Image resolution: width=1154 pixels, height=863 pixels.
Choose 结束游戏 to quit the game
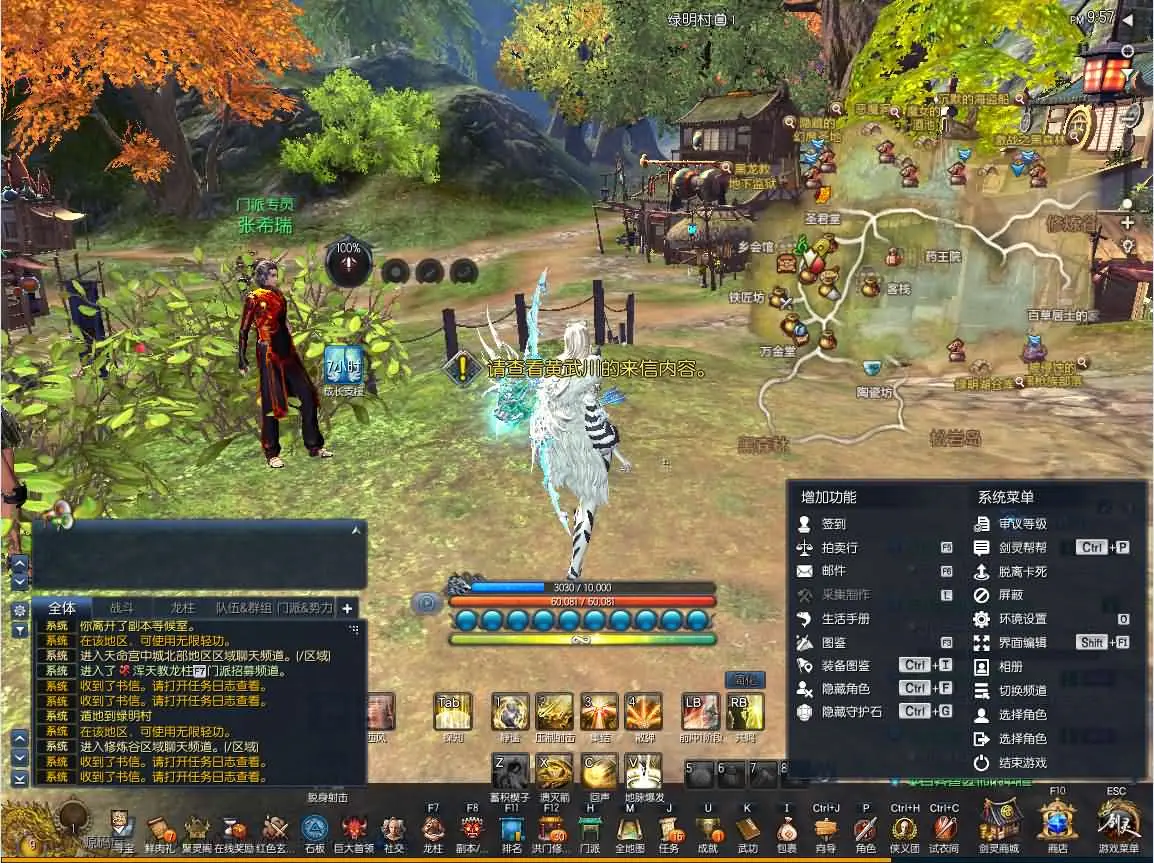click(x=1022, y=762)
